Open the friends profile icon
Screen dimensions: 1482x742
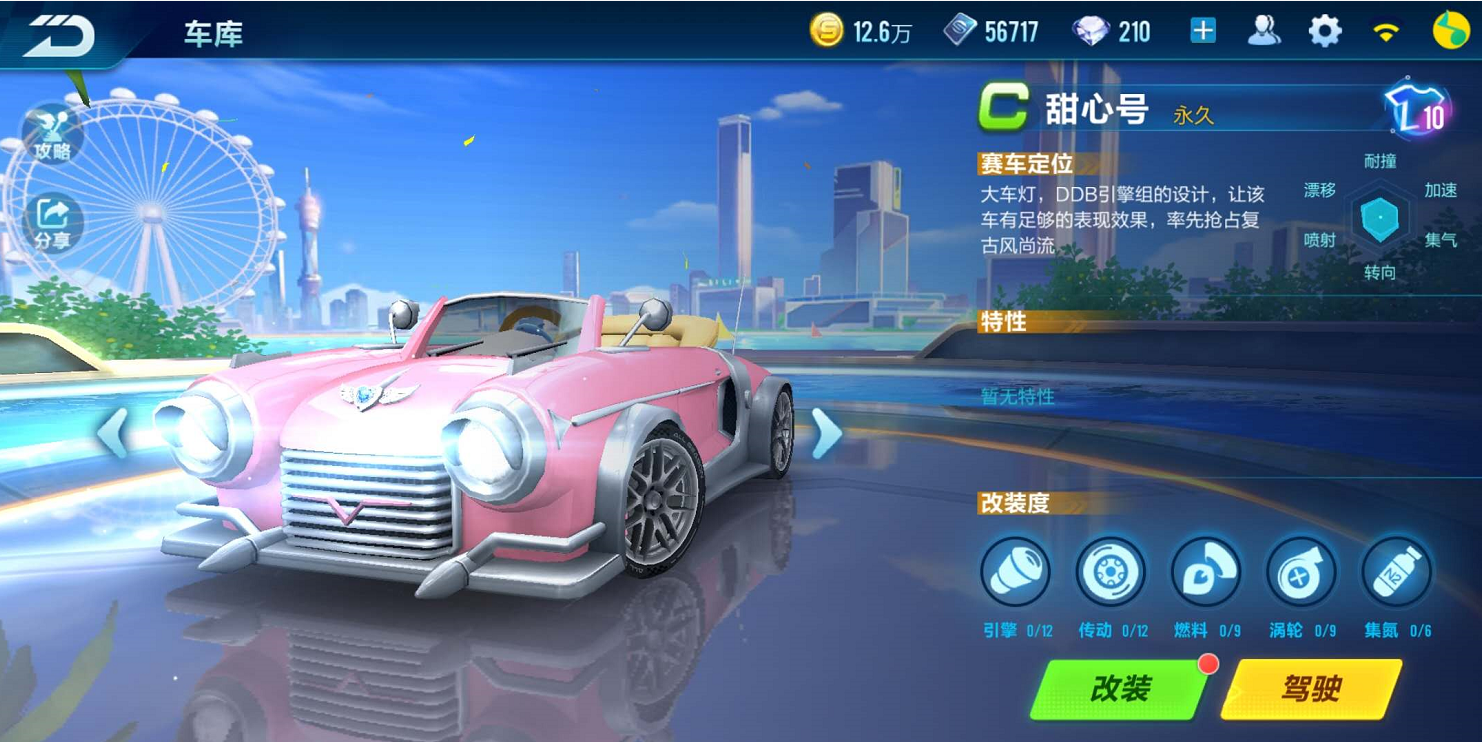coord(1264,31)
